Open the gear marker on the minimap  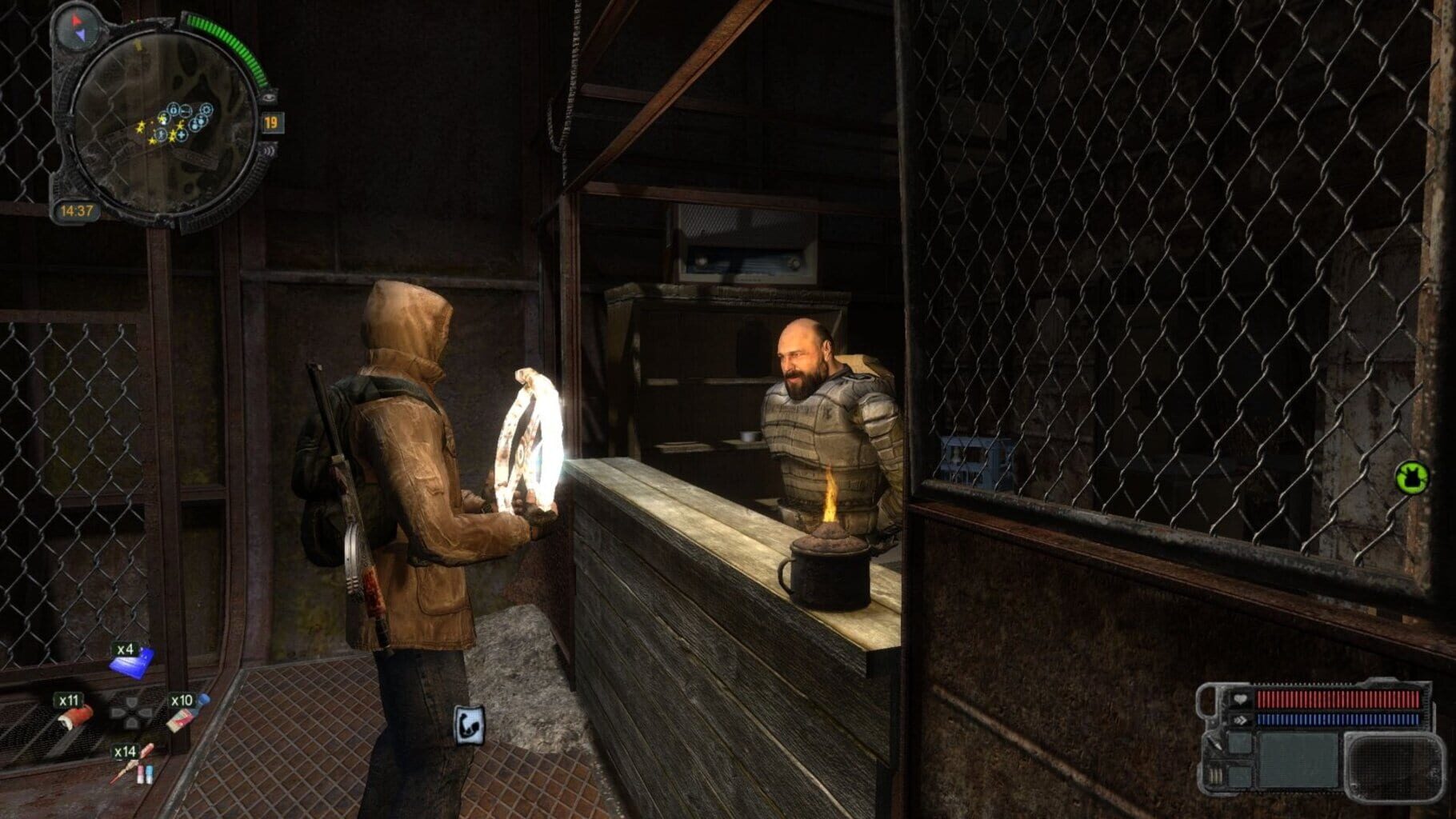(x=206, y=109)
